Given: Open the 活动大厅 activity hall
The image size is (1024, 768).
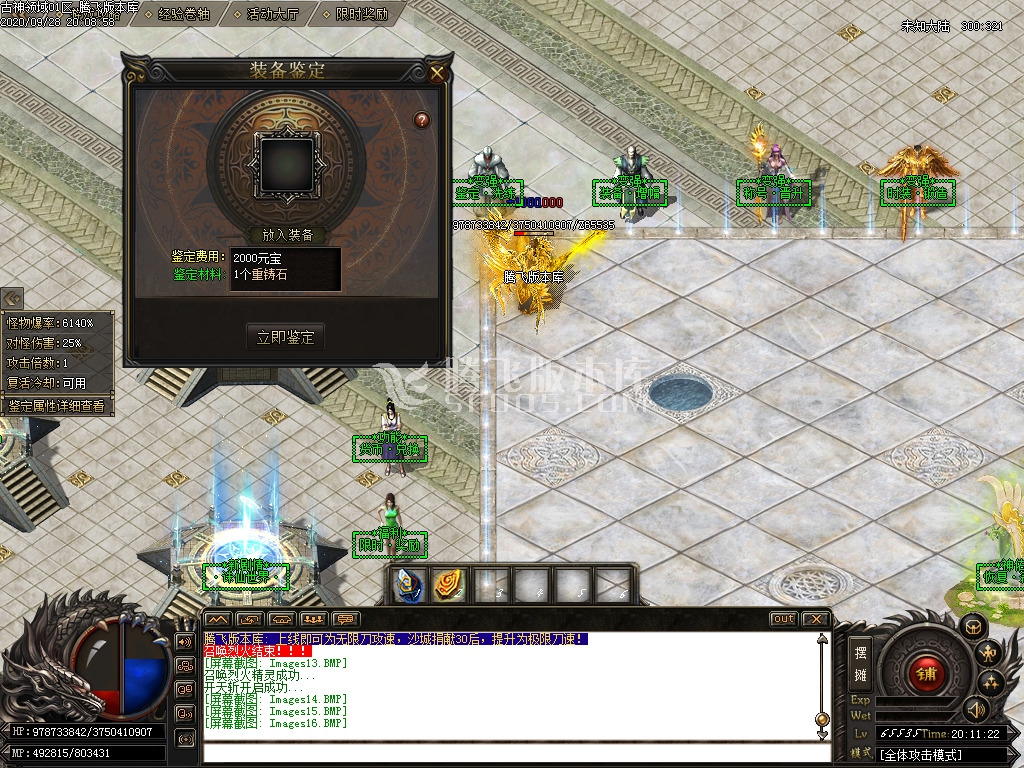Looking at the screenshot, I should (x=272, y=14).
